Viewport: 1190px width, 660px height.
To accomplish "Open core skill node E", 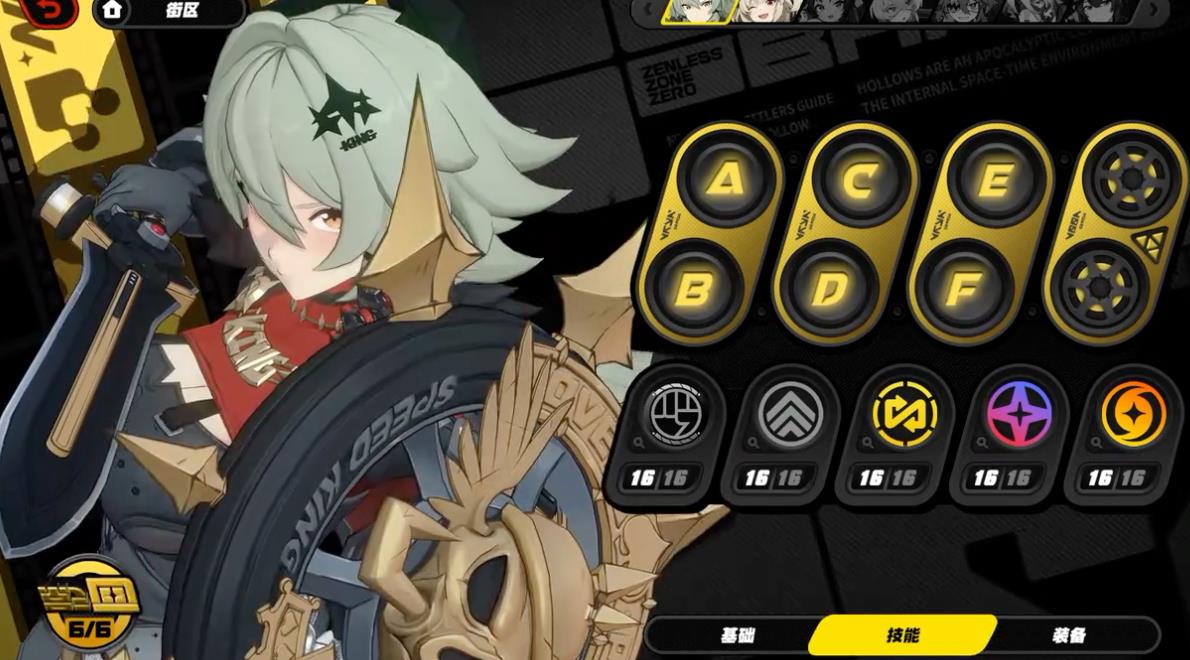I will 994,180.
